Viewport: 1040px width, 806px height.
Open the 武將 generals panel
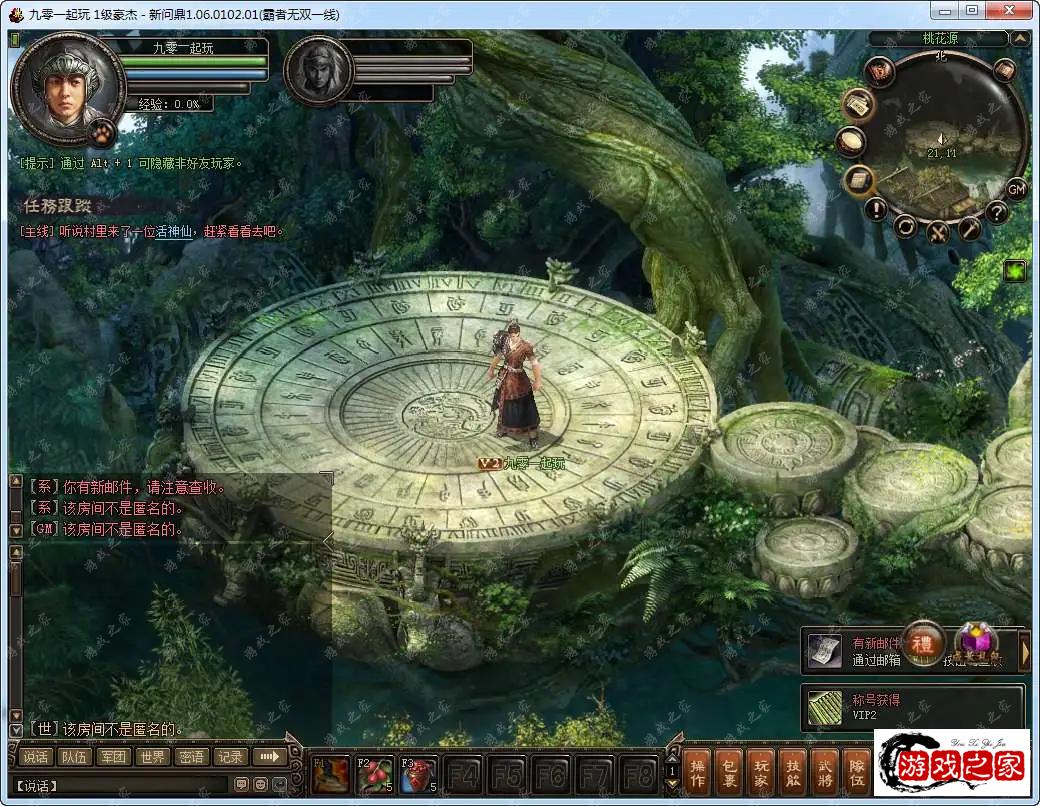824,771
